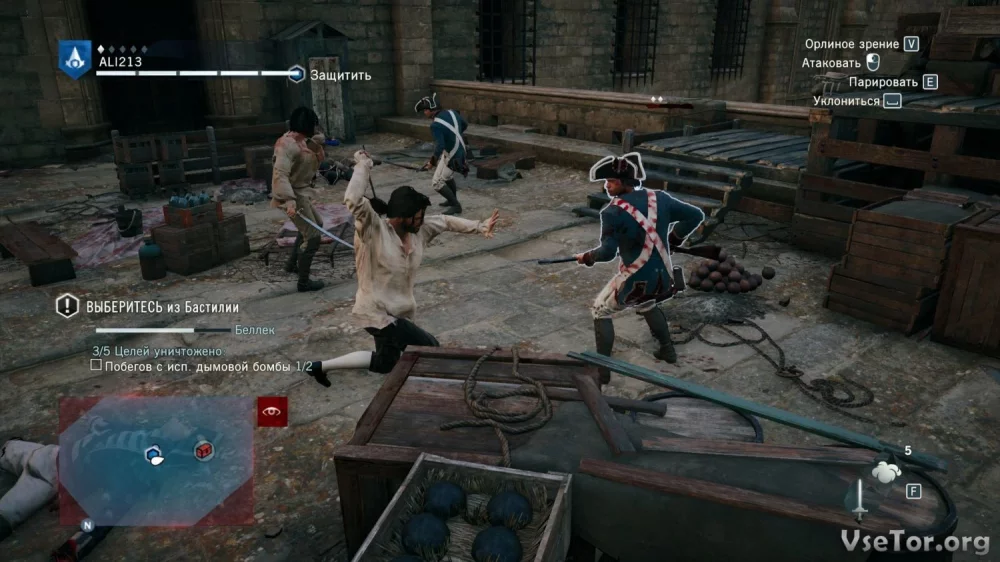Click the VseTor.org watermark

point(916,541)
